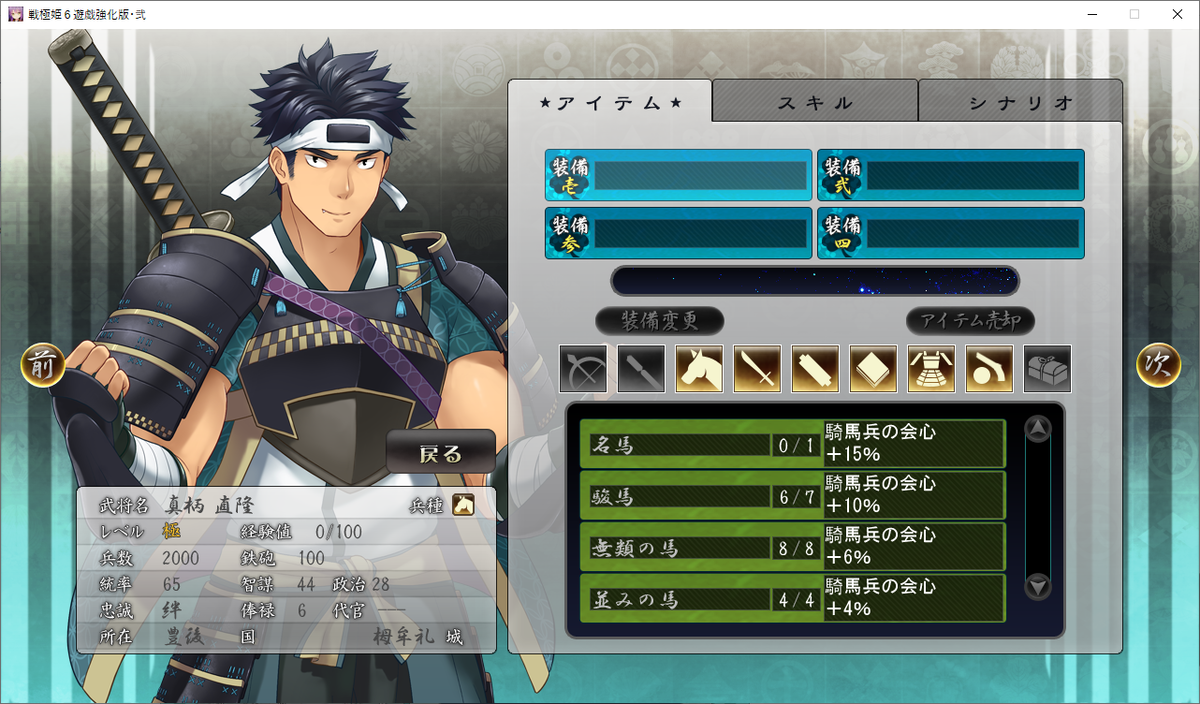Show the firearm item category icon
The height and width of the screenshot is (704, 1200).
point(989,369)
